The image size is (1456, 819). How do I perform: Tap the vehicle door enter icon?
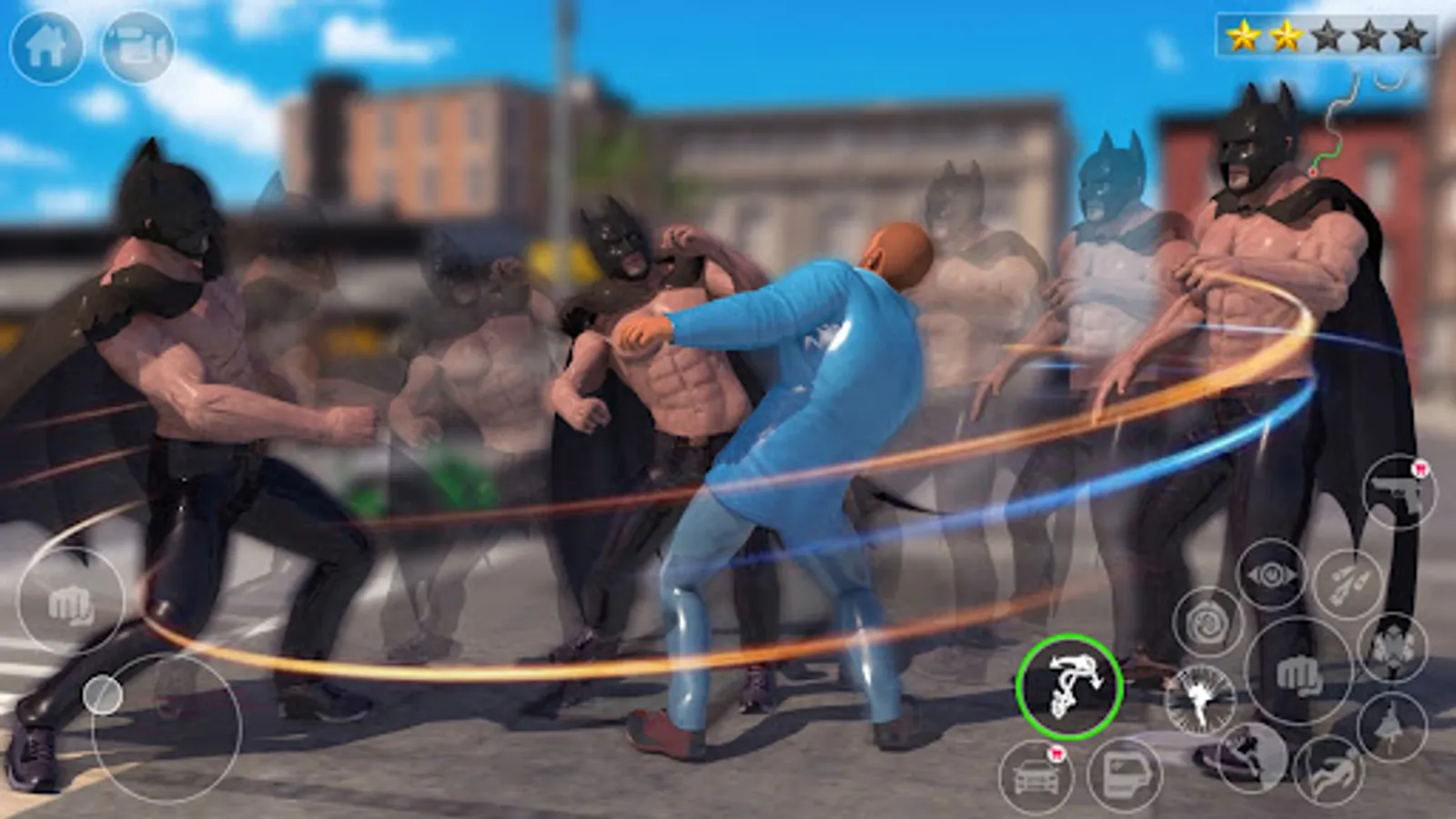click(1123, 773)
